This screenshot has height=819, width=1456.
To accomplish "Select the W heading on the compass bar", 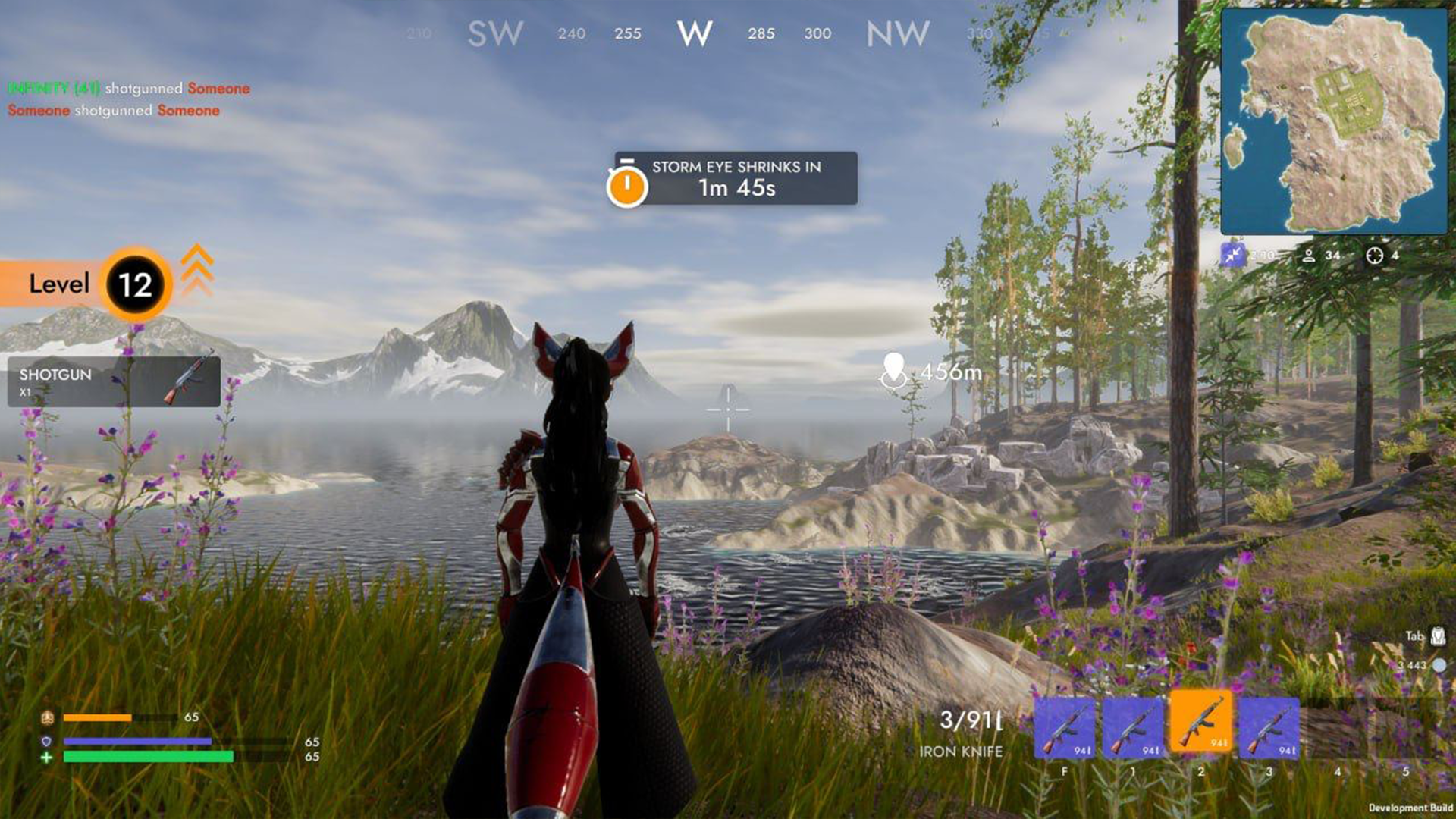I will tap(694, 34).
